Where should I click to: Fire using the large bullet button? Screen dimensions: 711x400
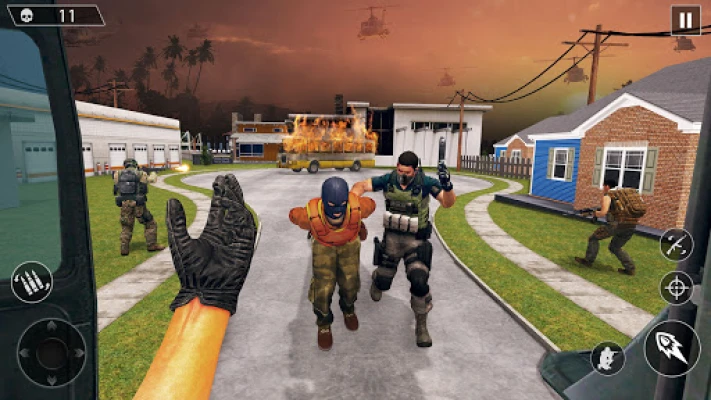pos(671,348)
